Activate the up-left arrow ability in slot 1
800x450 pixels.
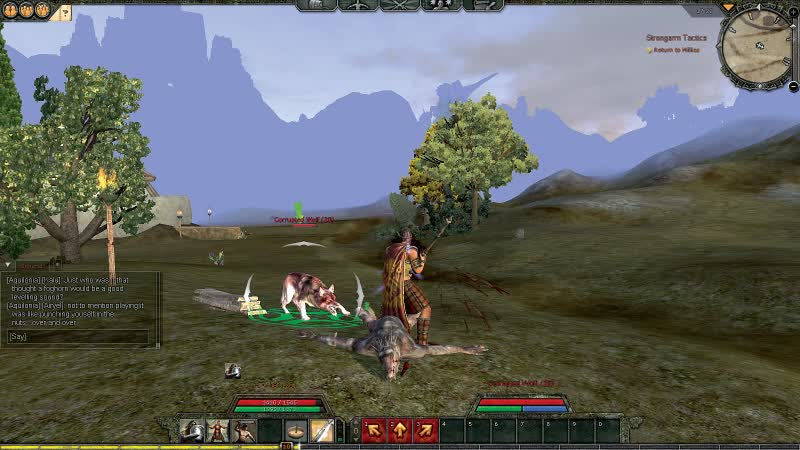374,431
